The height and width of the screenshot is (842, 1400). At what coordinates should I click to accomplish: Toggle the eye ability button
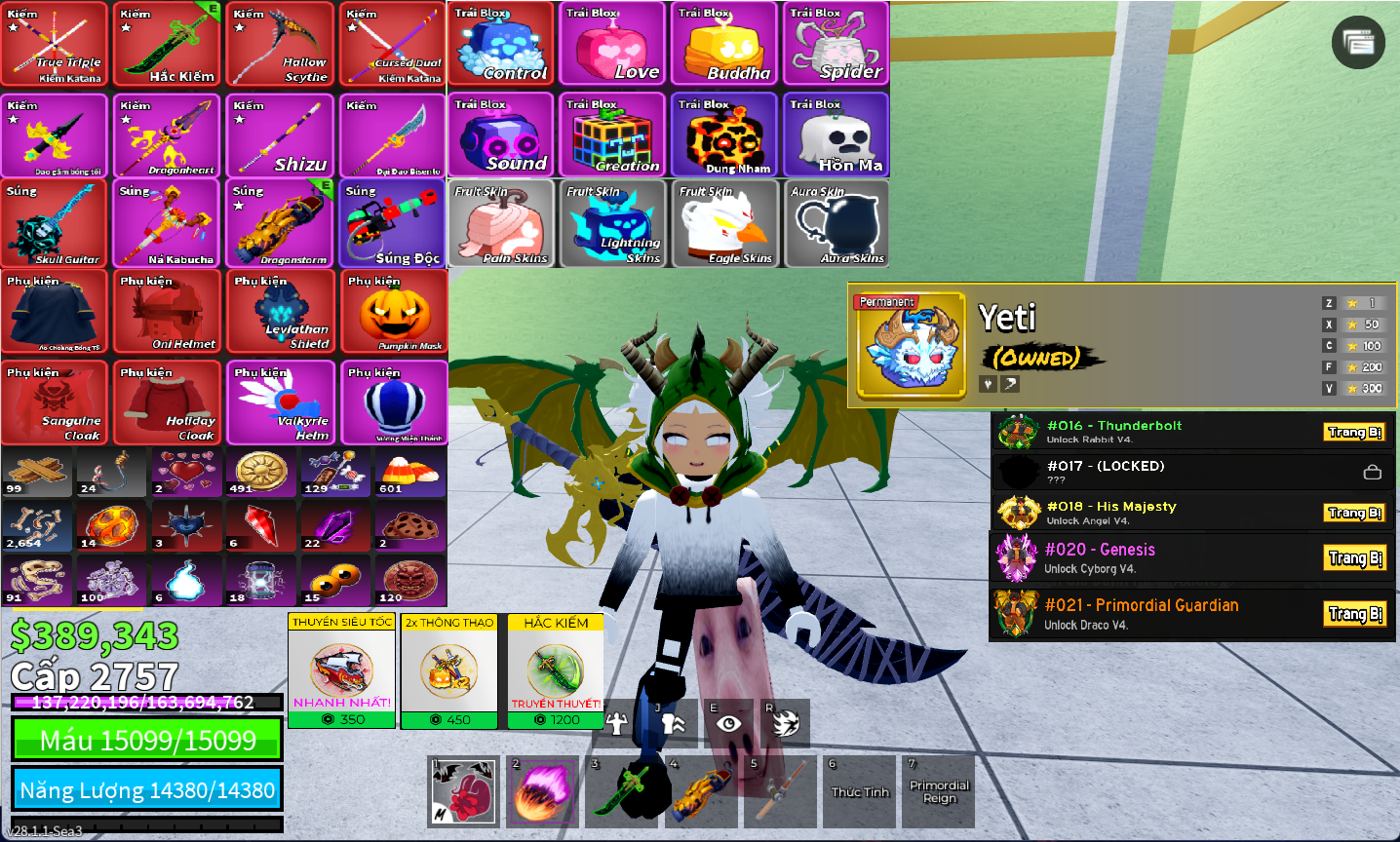(728, 723)
